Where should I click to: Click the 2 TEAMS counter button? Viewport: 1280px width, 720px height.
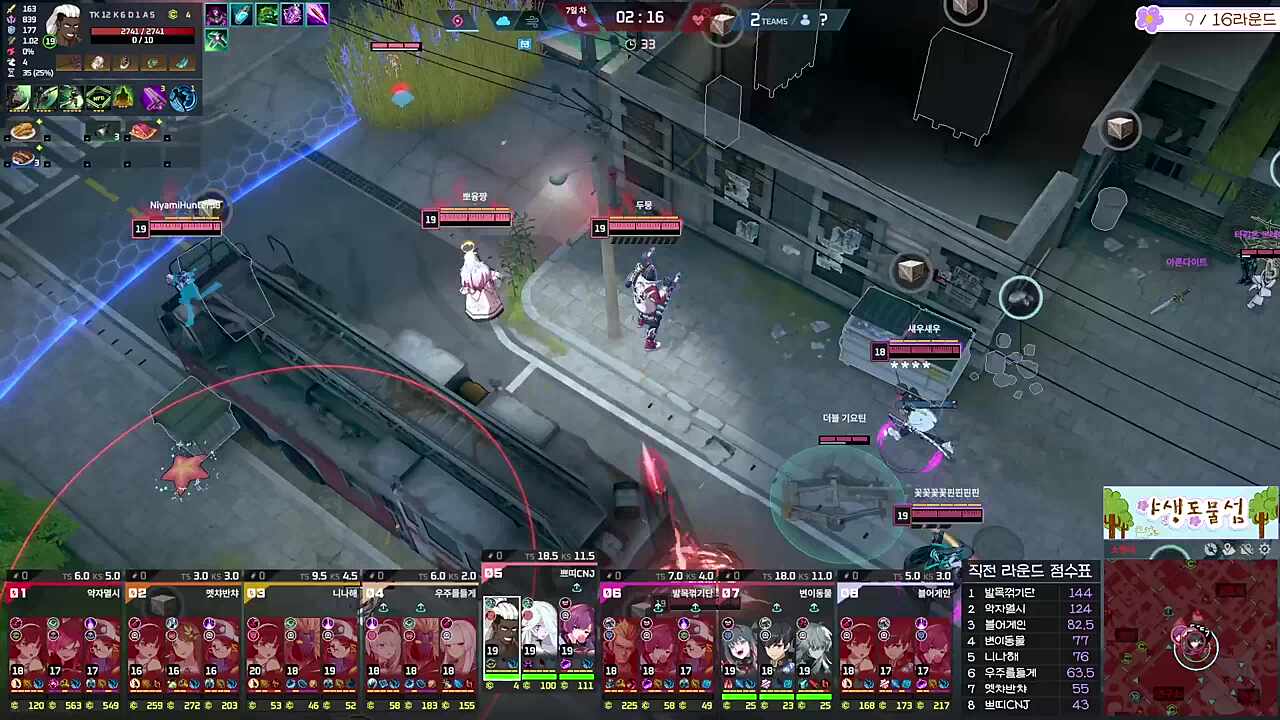pyautogui.click(x=767, y=20)
